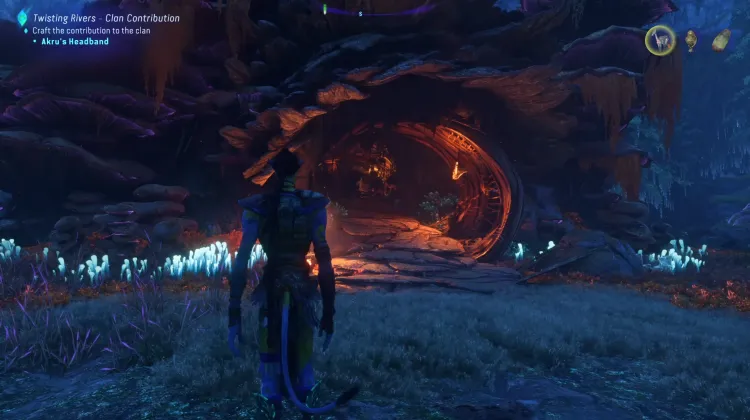
Task: Select the circled crafting icon in the HUD
Action: point(659,40)
